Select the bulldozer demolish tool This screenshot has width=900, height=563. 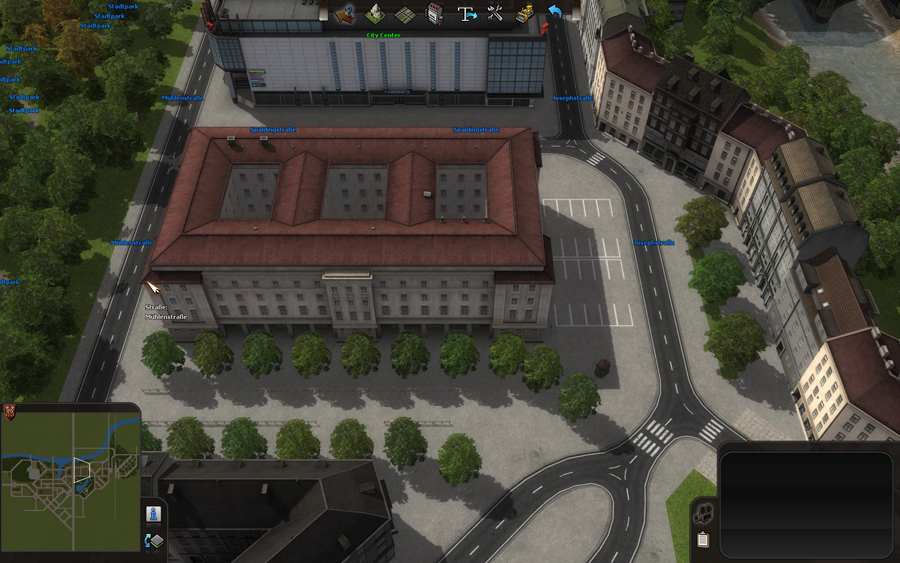(524, 14)
